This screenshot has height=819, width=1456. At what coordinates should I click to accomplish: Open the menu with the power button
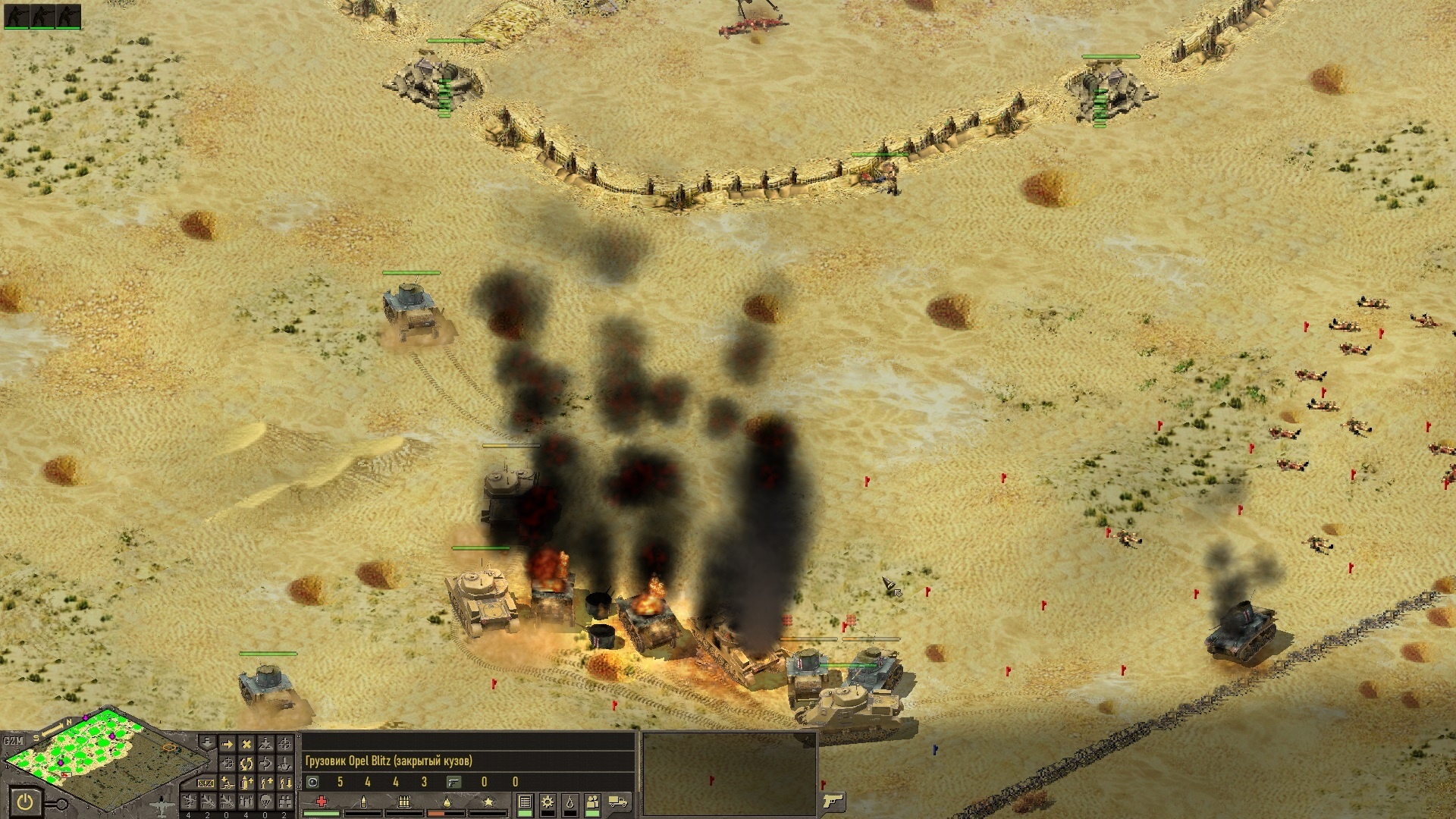pyautogui.click(x=25, y=802)
